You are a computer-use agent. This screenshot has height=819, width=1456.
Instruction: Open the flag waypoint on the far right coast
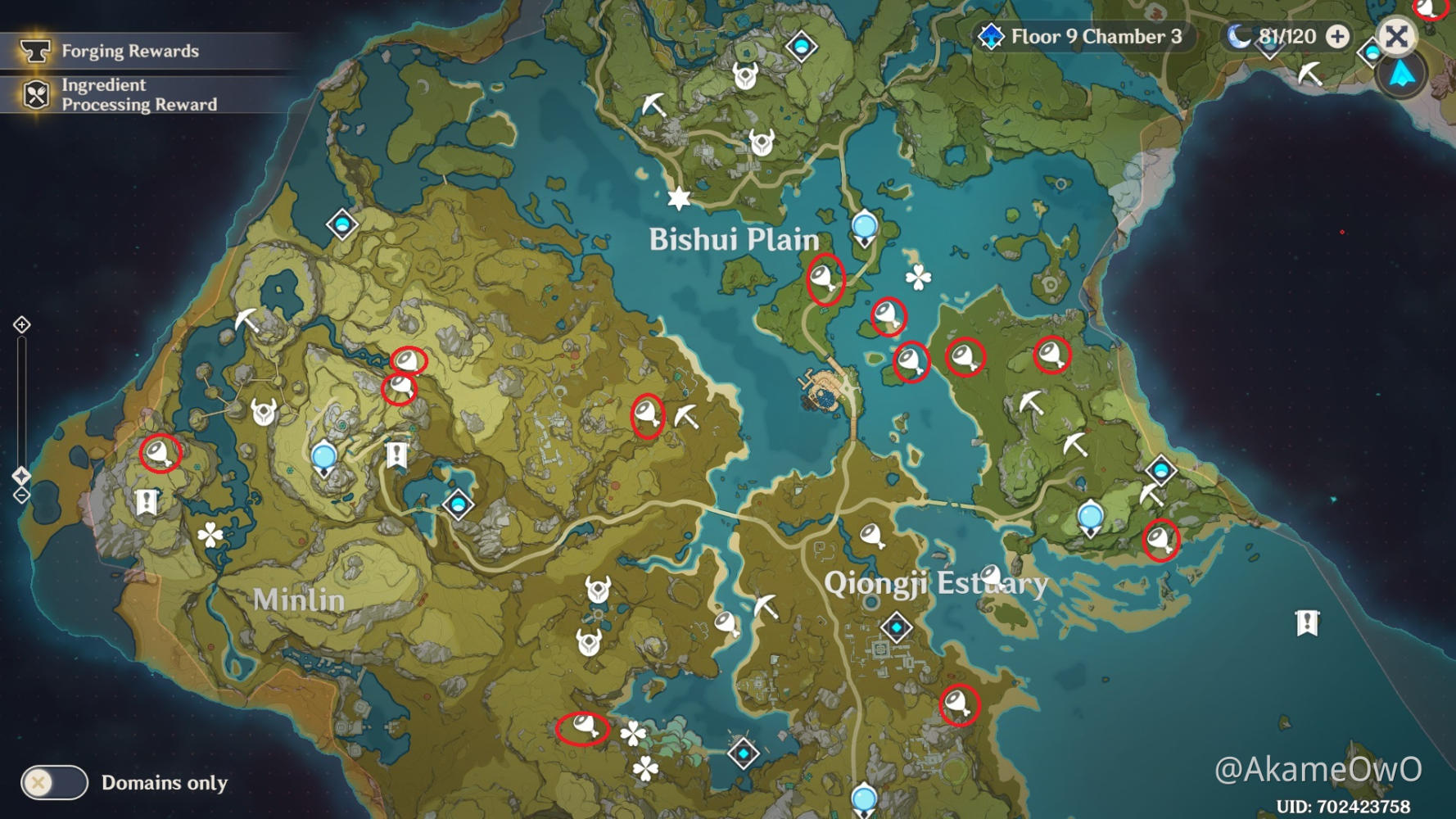[x=1307, y=623]
